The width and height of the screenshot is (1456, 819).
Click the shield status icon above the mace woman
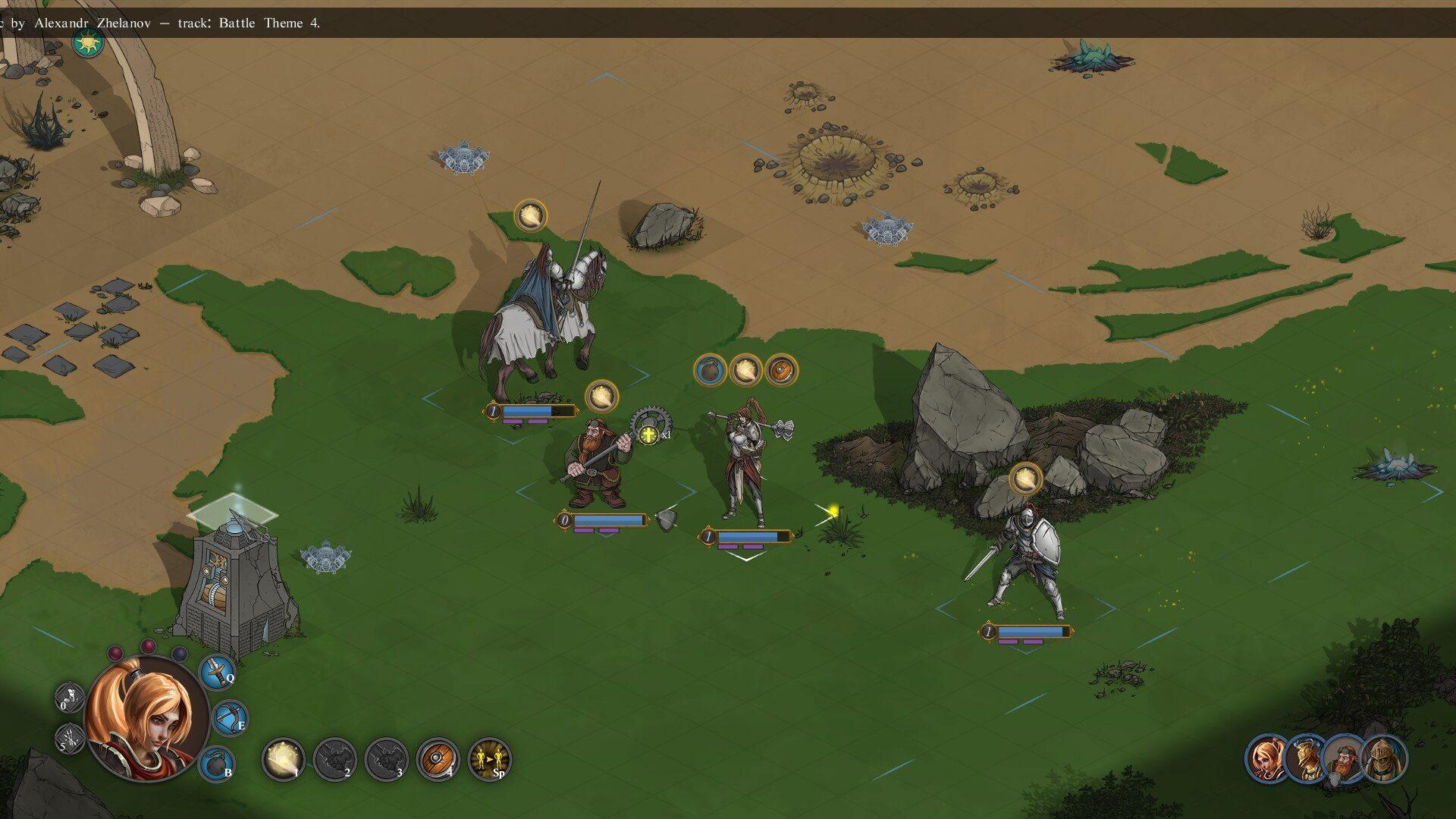[x=781, y=370]
